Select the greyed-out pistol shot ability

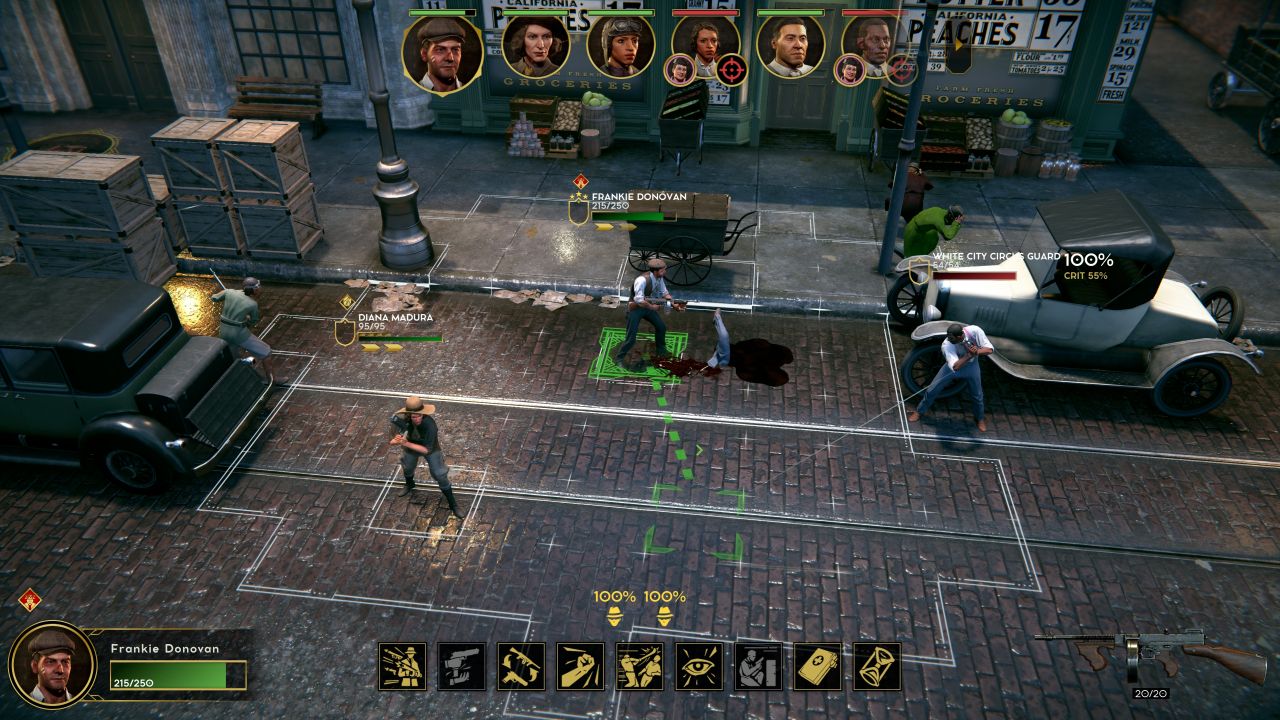tap(461, 666)
